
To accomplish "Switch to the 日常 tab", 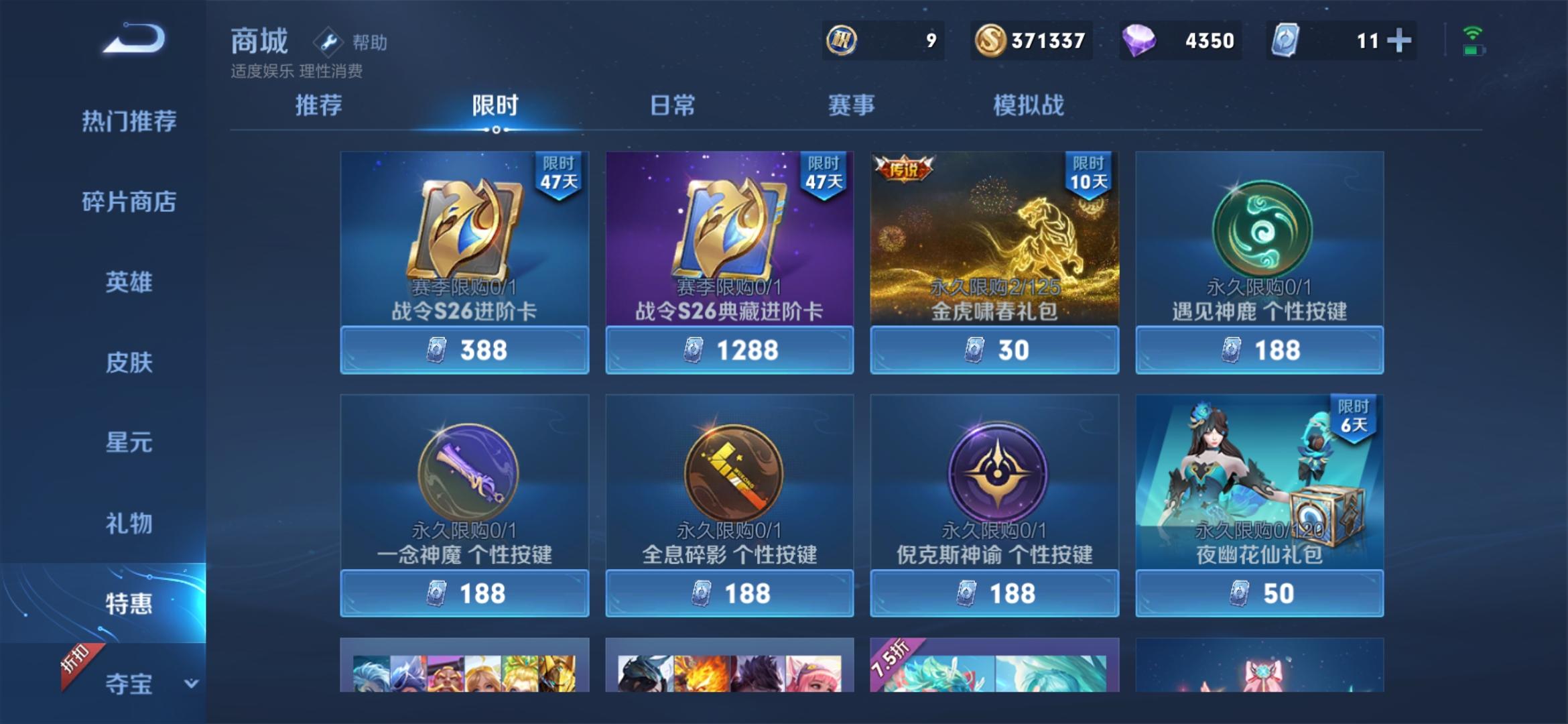I will pyautogui.click(x=673, y=105).
